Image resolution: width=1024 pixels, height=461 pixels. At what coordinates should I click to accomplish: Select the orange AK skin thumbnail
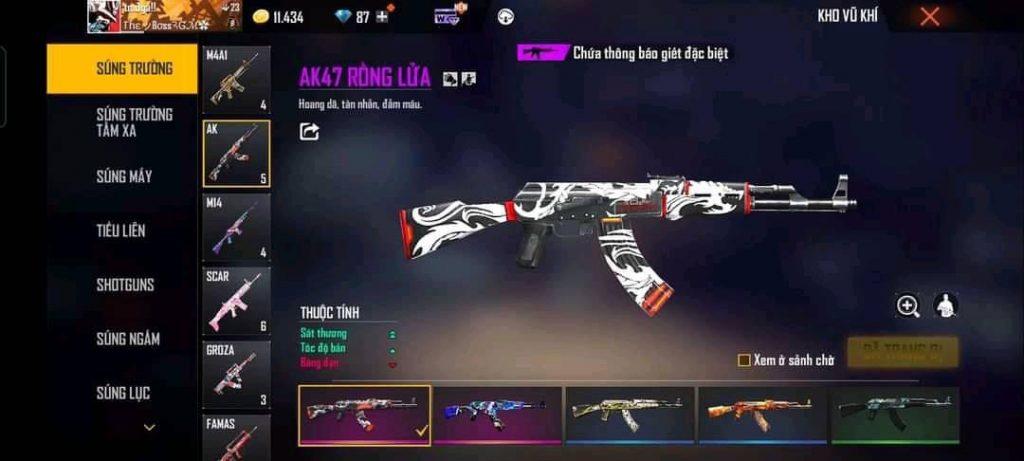click(x=763, y=413)
